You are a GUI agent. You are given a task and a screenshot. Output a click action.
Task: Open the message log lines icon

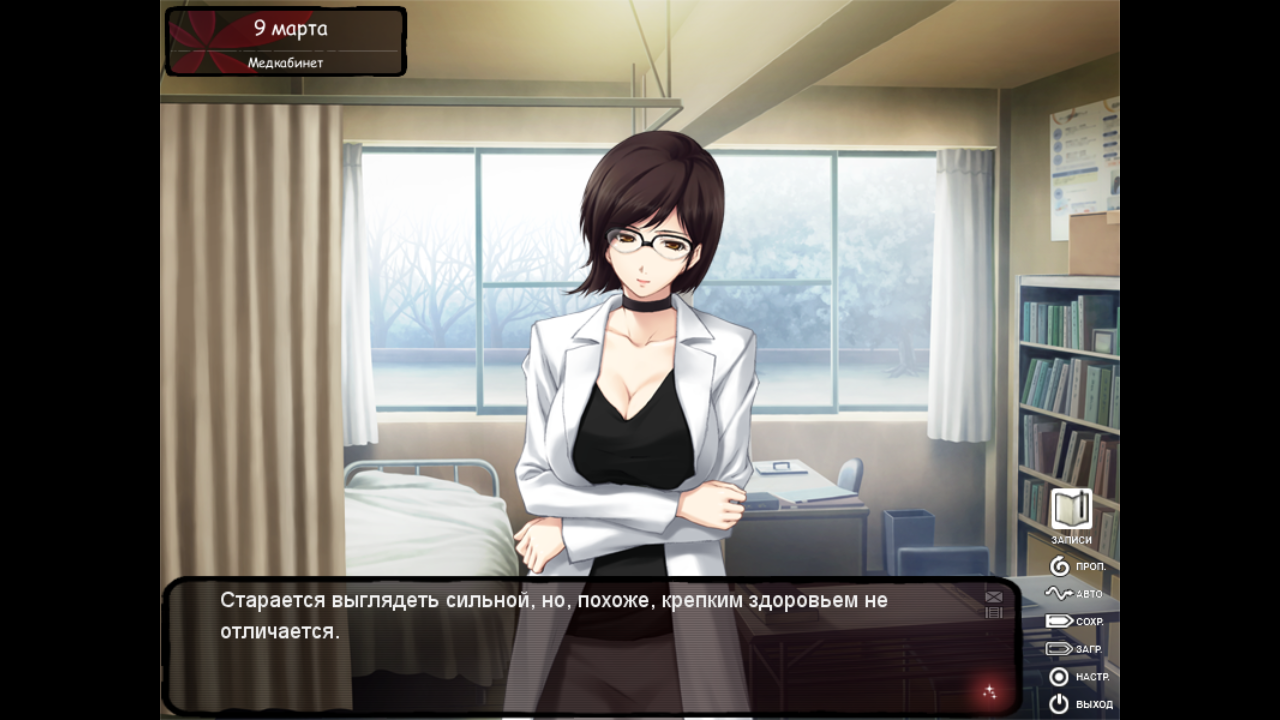coord(994,613)
